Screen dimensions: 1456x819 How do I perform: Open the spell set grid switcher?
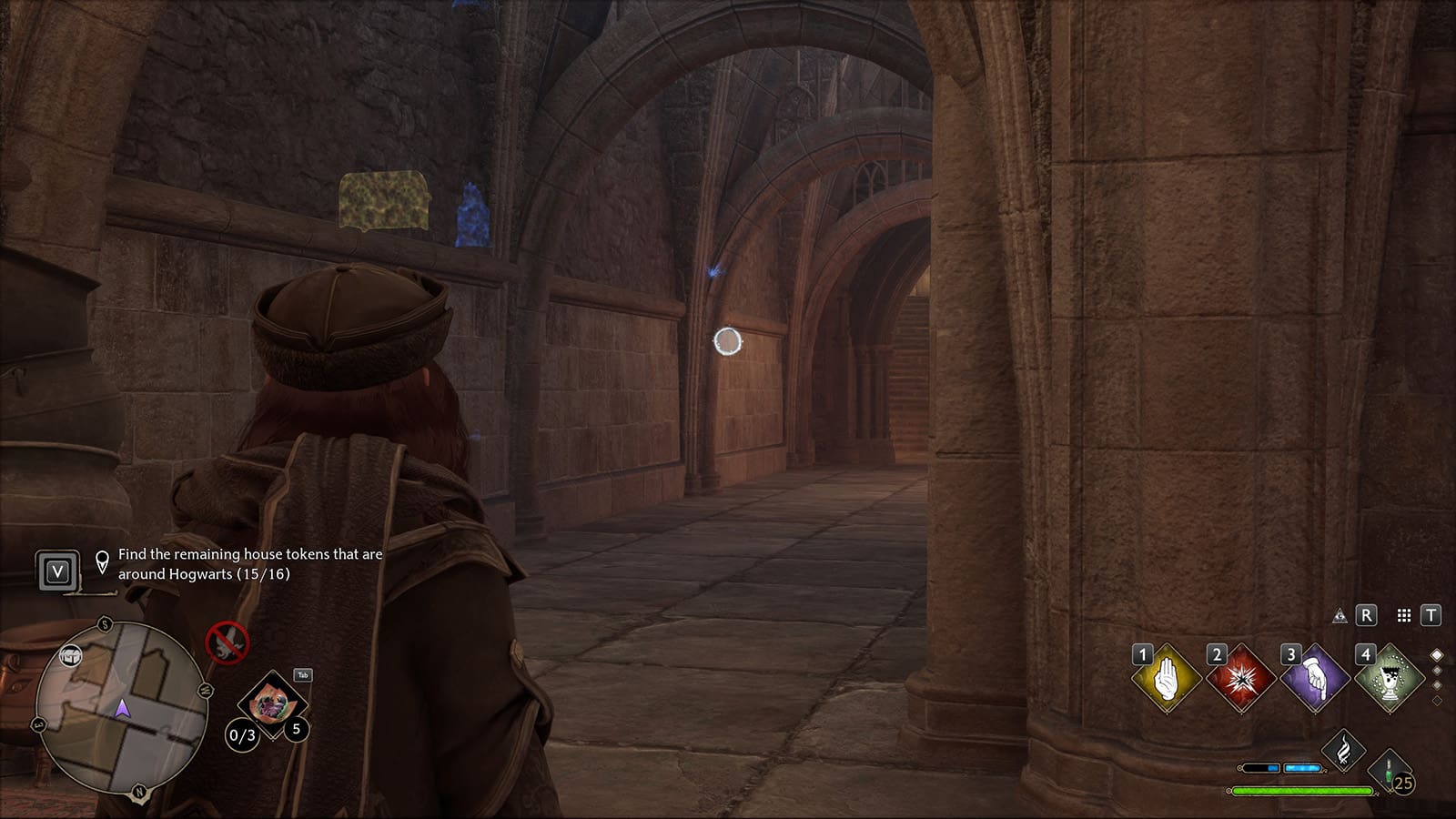tap(1404, 617)
